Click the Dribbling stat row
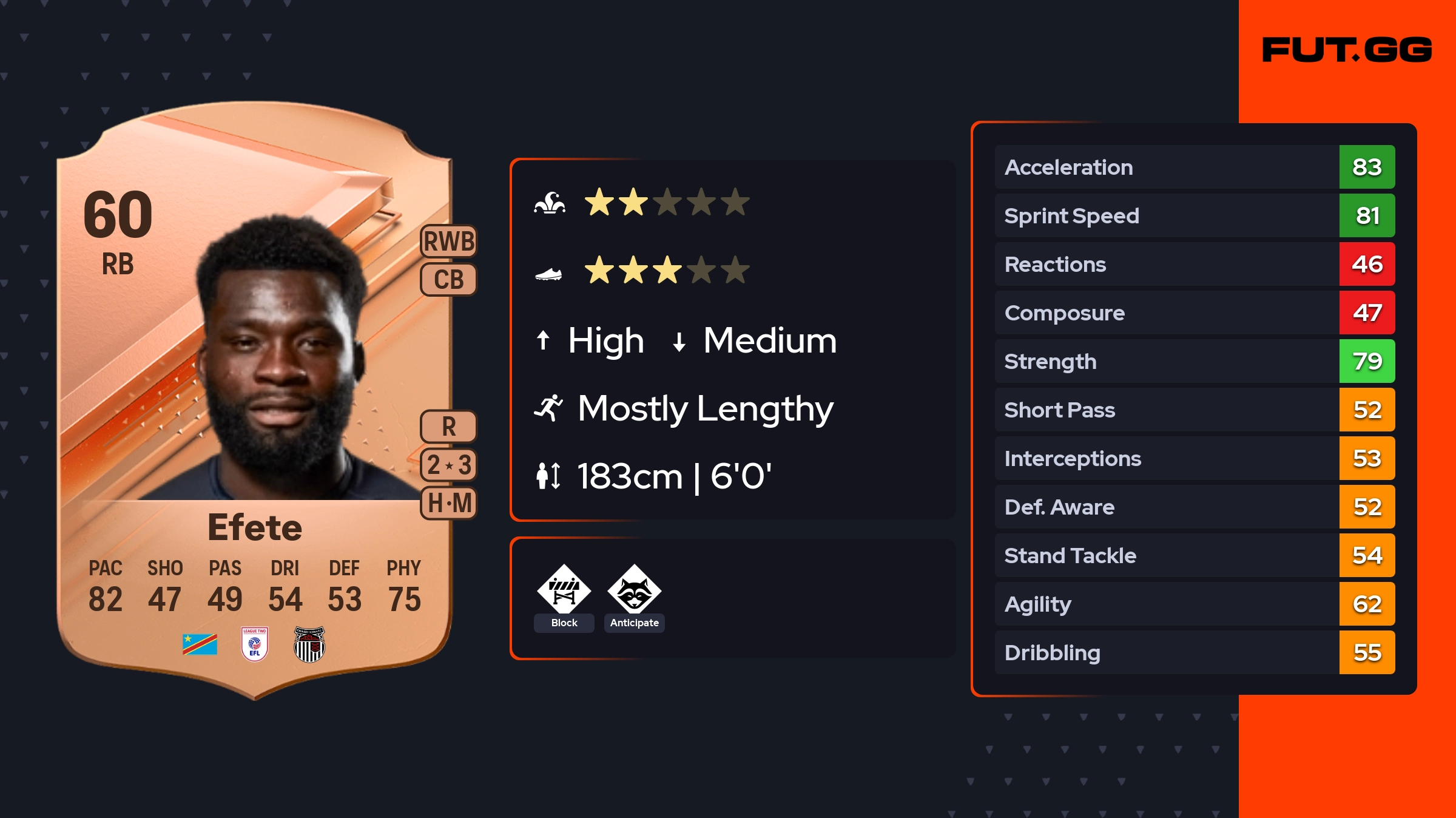Viewport: 1456px width, 818px height. [1194, 652]
